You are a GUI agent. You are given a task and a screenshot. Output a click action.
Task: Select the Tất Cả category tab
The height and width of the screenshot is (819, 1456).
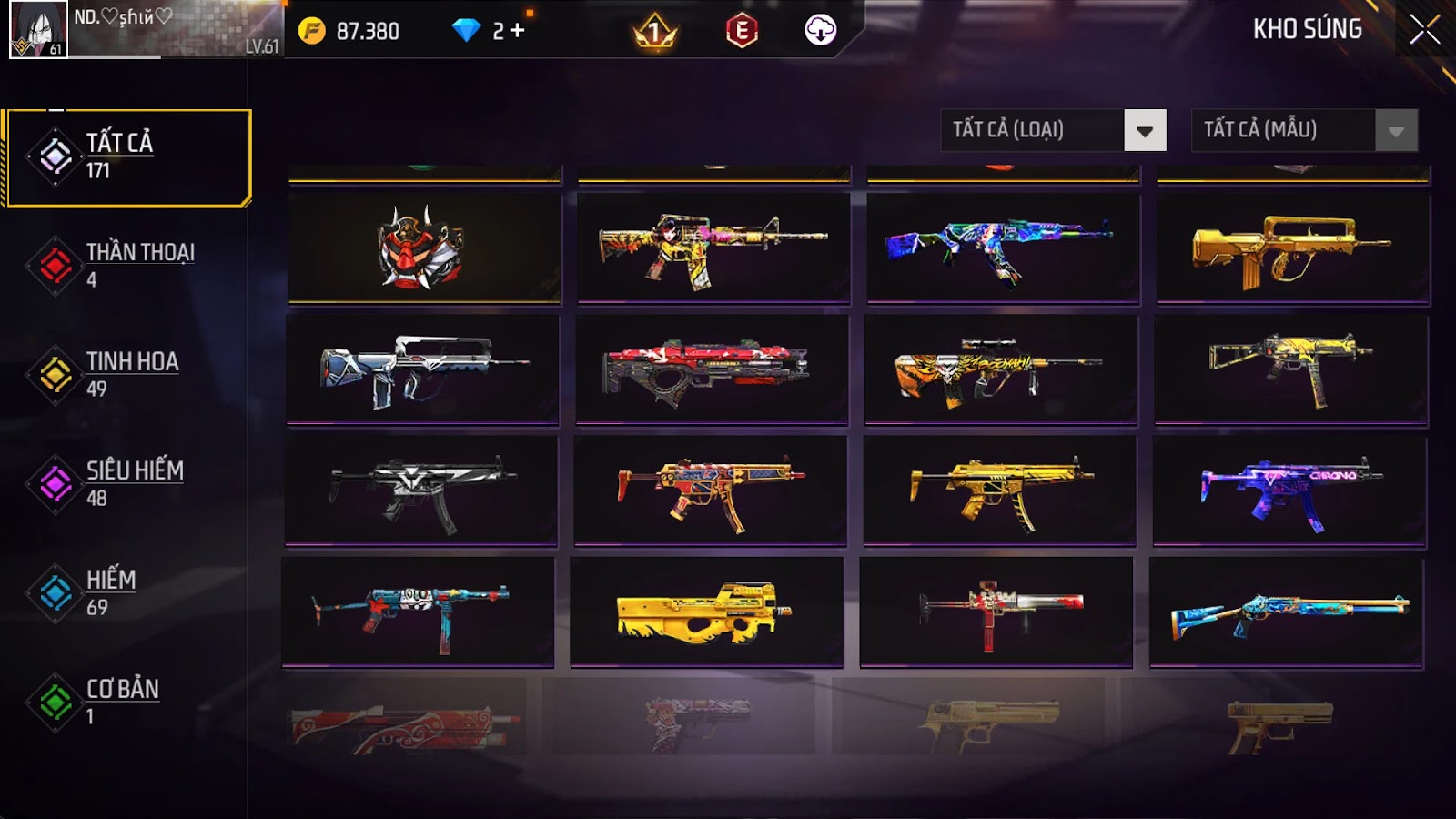pyautogui.click(x=127, y=157)
